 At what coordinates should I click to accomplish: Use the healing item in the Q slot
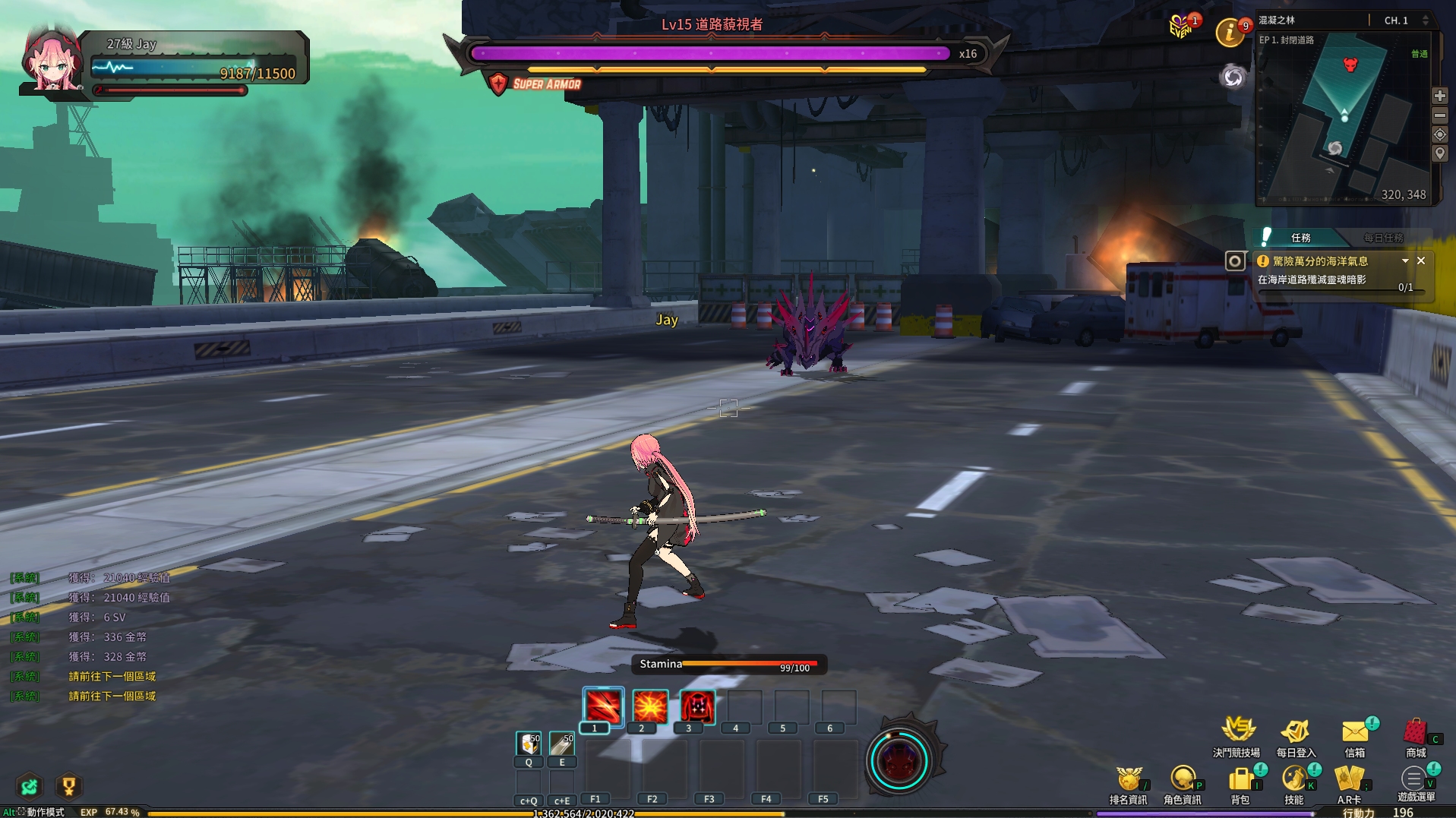(x=529, y=743)
